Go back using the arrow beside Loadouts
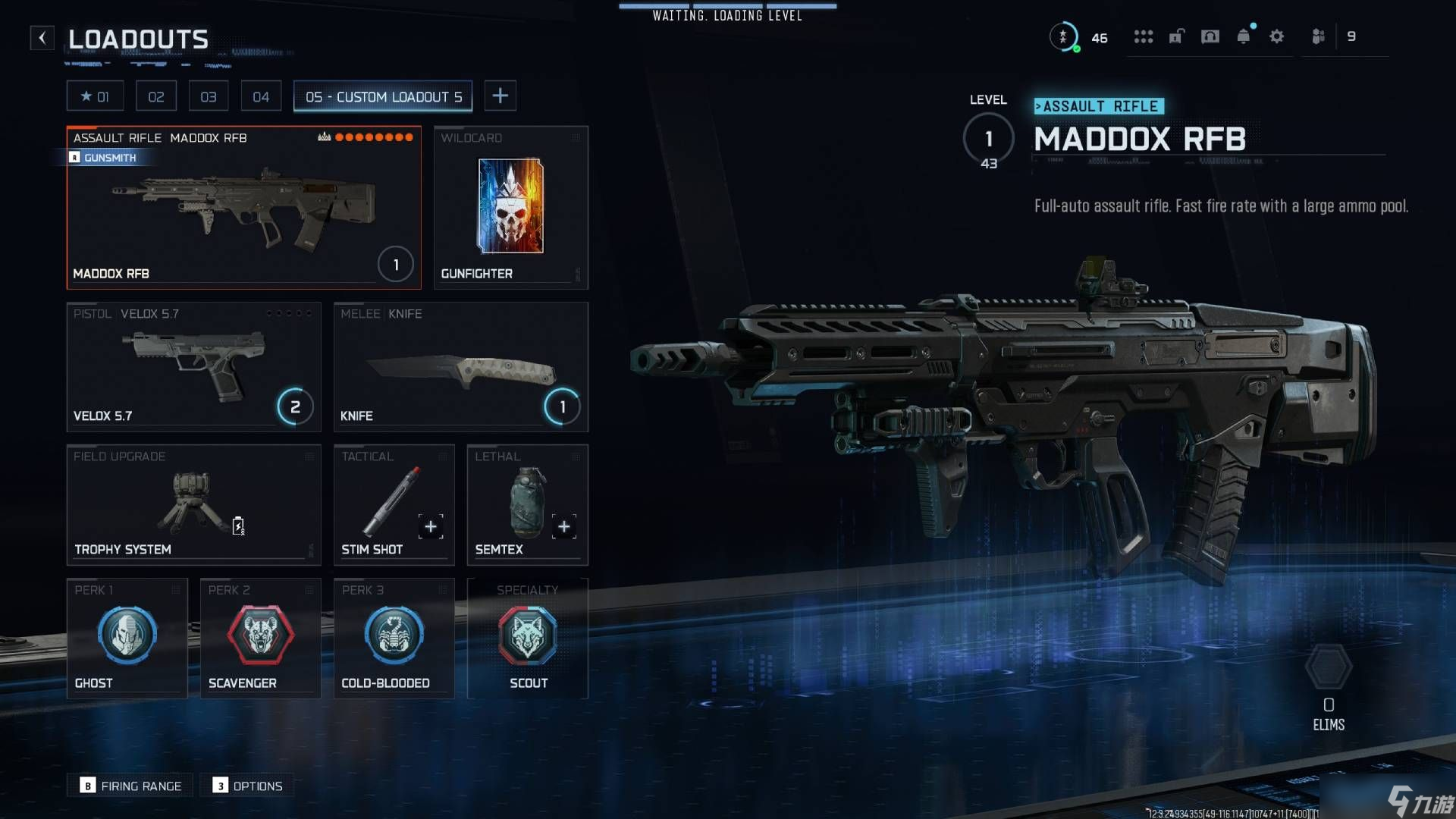Image resolution: width=1456 pixels, height=819 pixels. (42, 37)
